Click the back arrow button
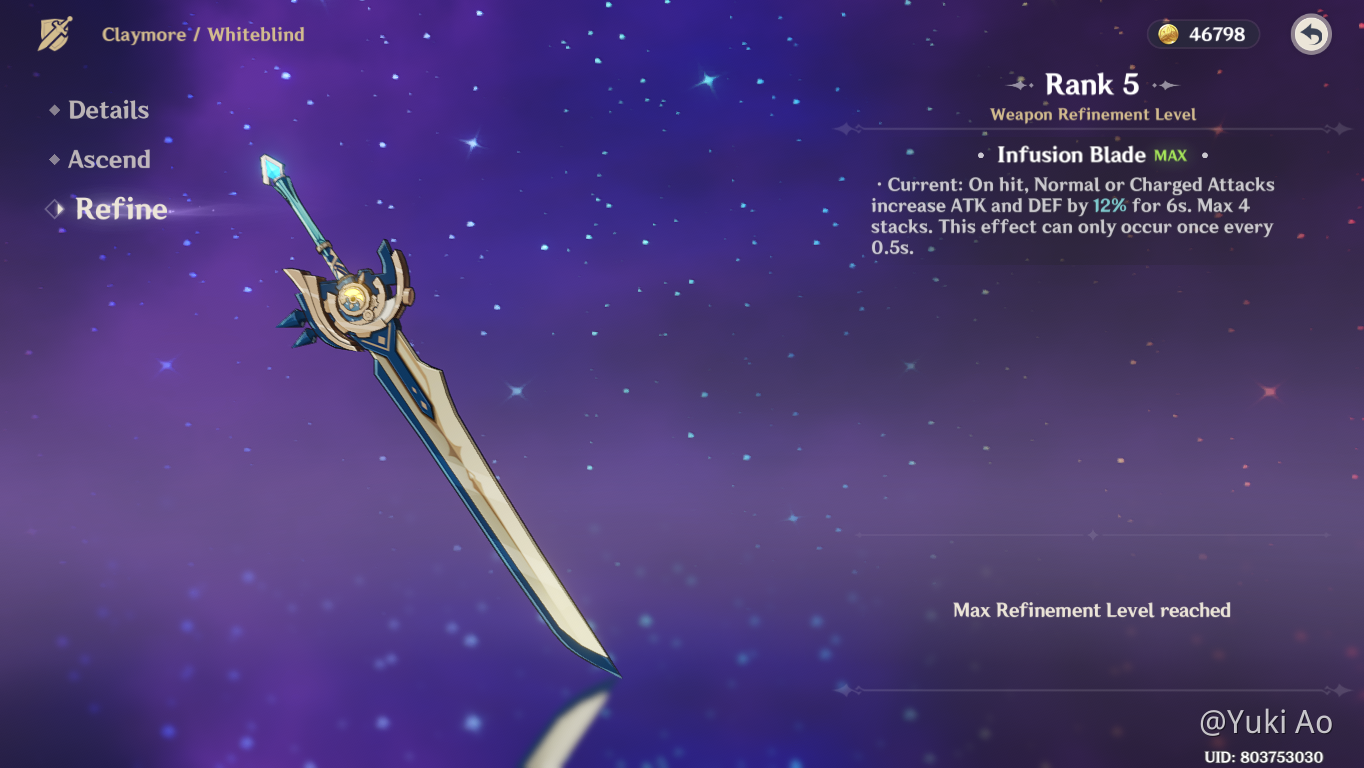 (x=1311, y=35)
